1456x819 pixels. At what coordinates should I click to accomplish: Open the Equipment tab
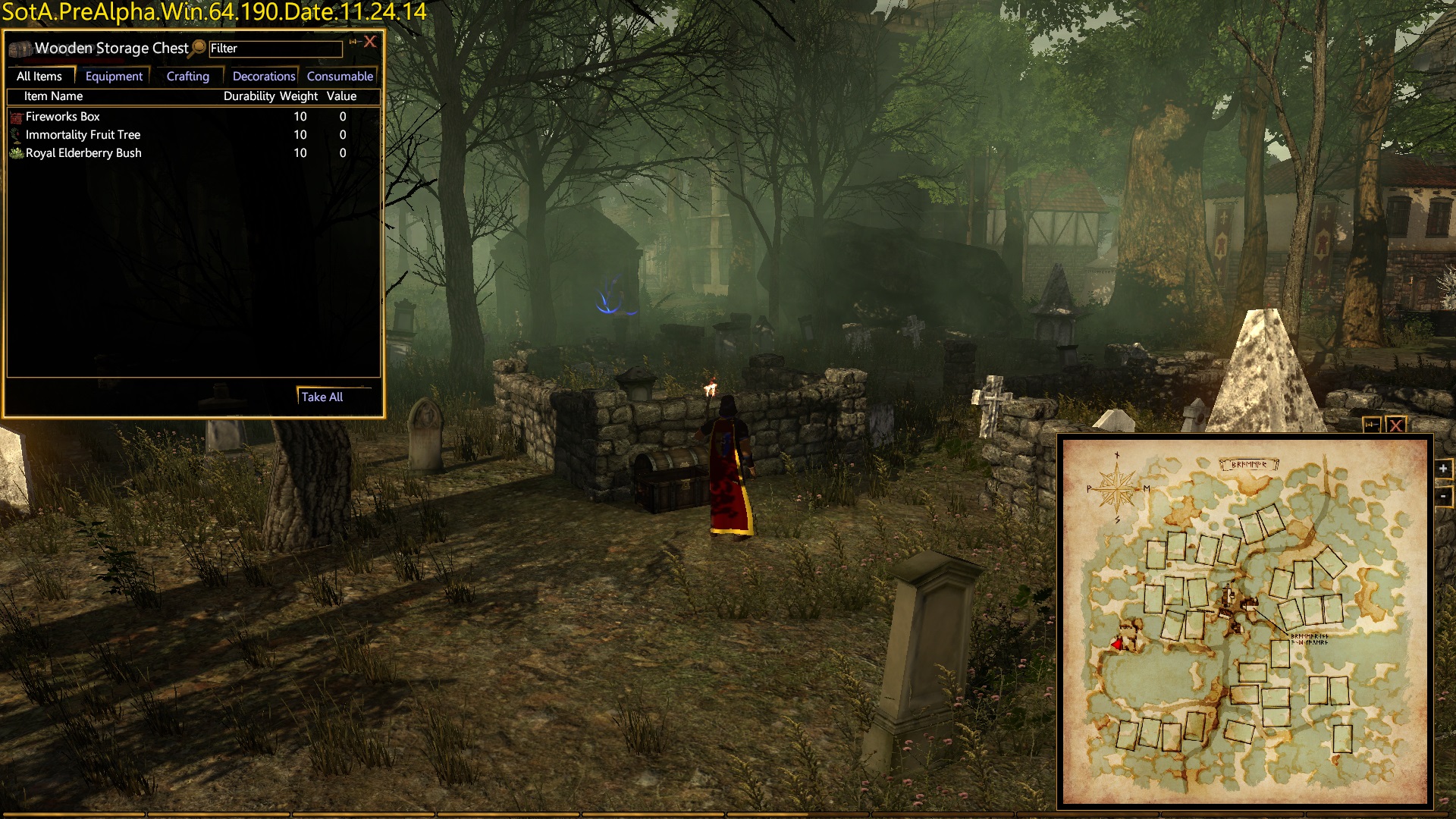tap(114, 77)
